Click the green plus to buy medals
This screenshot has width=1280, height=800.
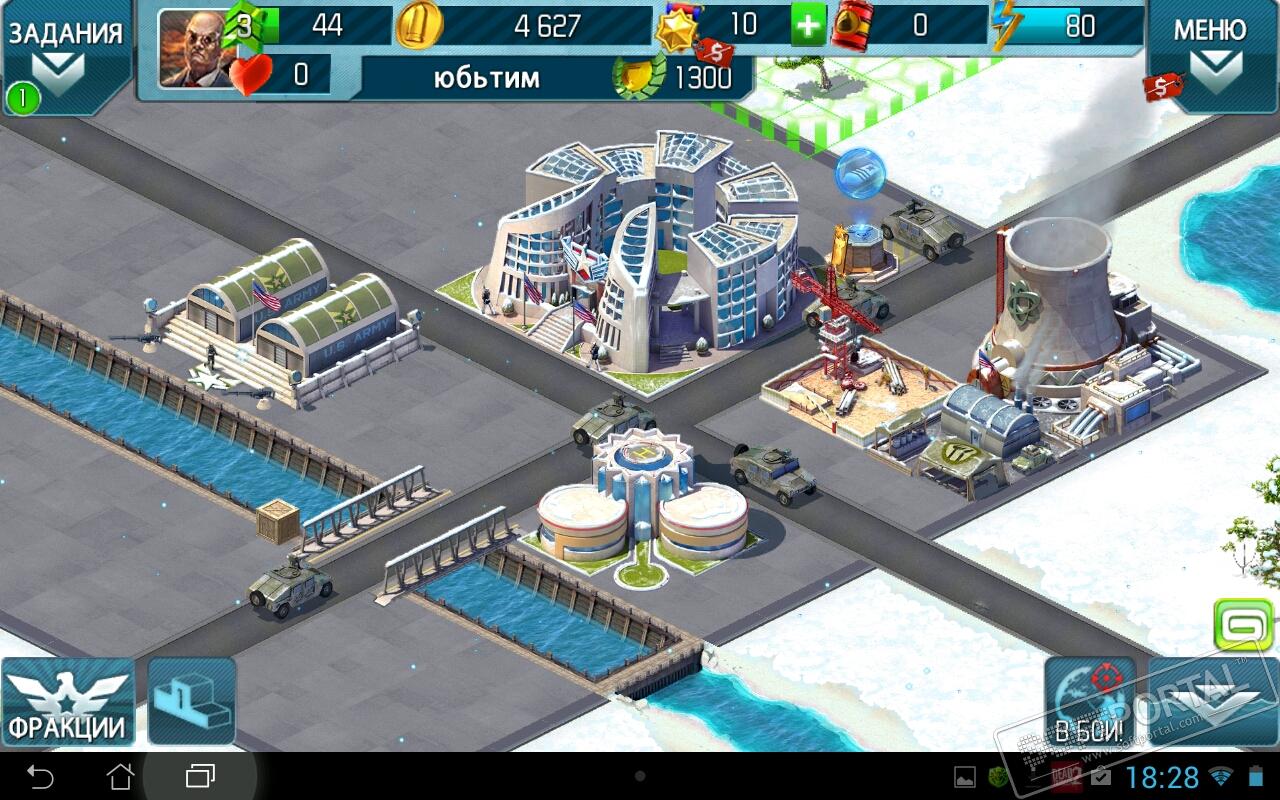809,26
